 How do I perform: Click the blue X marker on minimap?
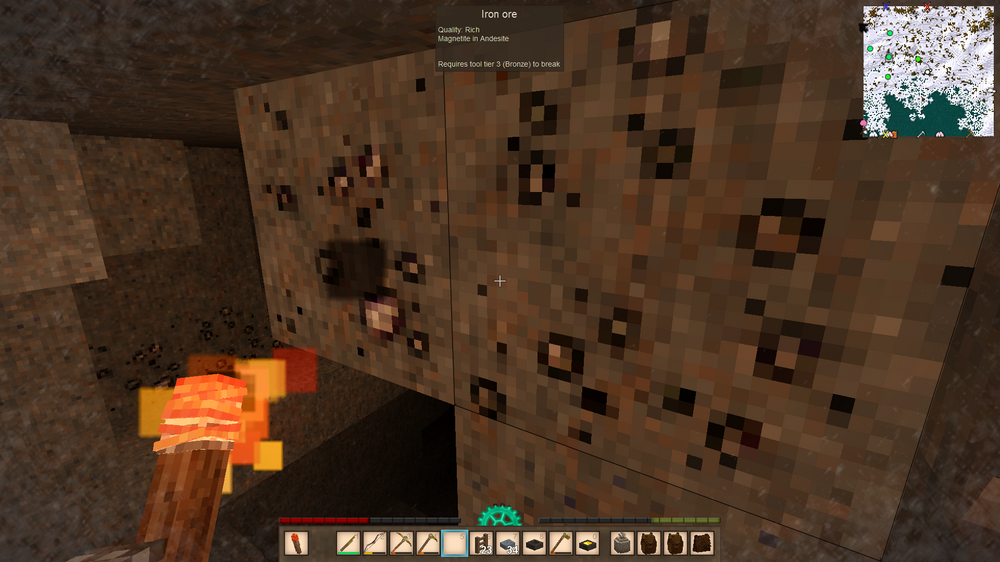coord(886,8)
